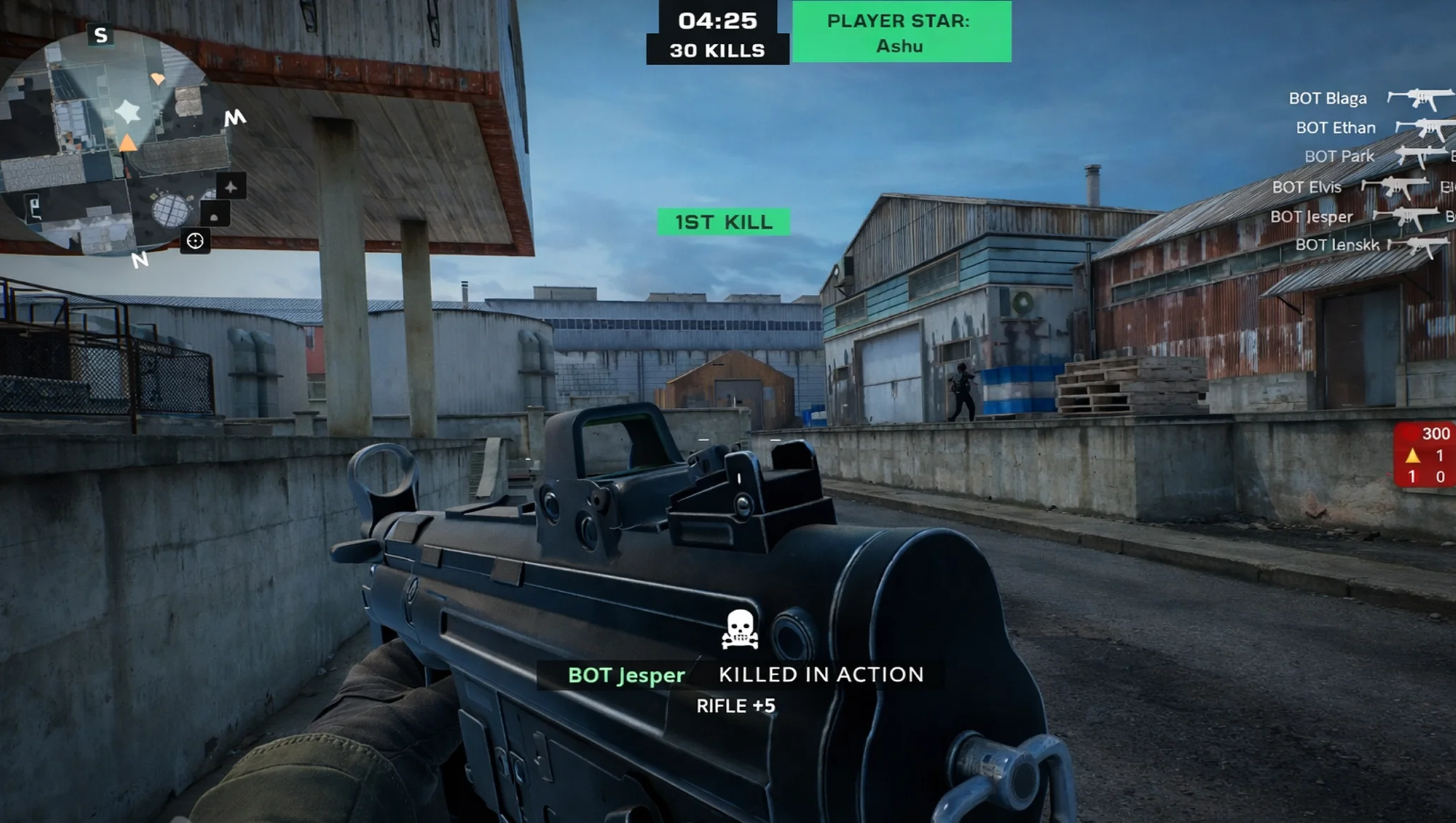This screenshot has width=1456, height=823.
Task: Select the BOT Elvis kill feed entry
Action: pos(1361,187)
